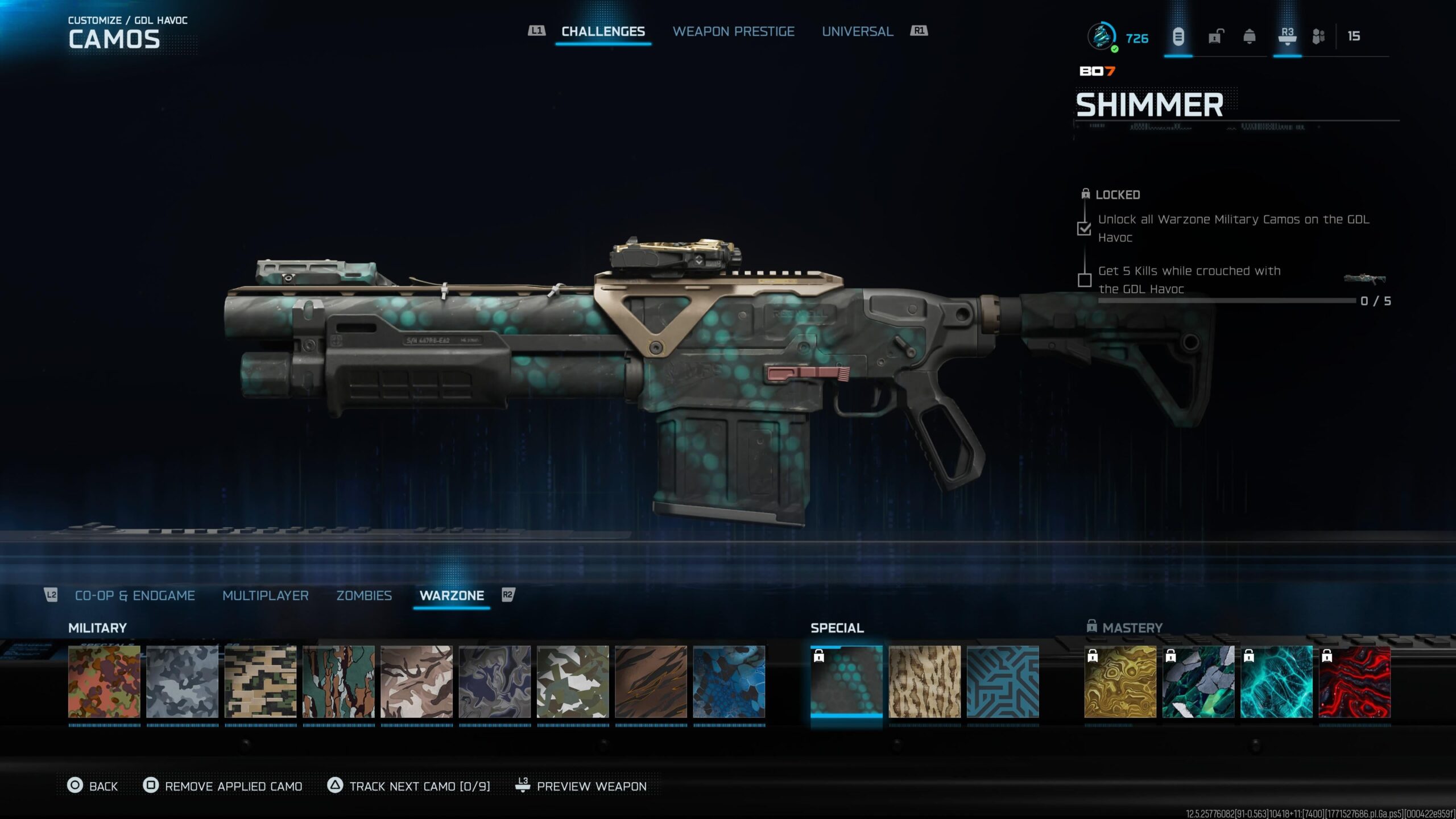Viewport: 1456px width, 819px height.
Task: Select the gray woodland camo swatch
Action: pos(182,681)
